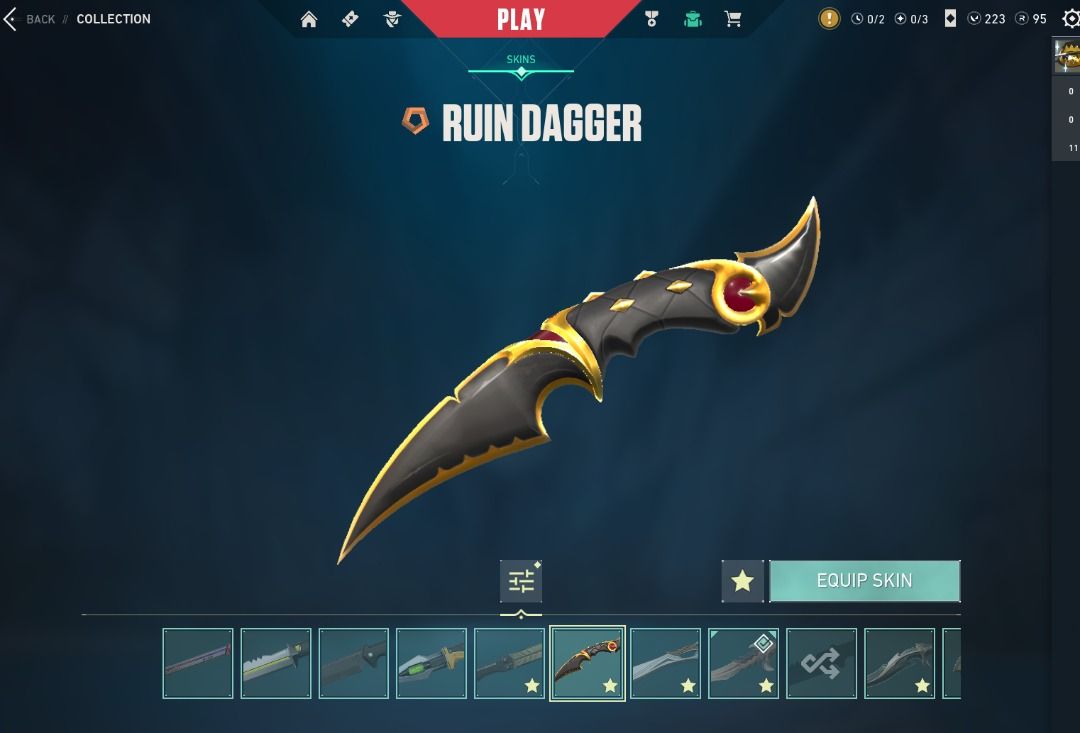Screen dimensions: 1080x733
Task: Select the purple-tinted blade thumbnail
Action: point(198,663)
